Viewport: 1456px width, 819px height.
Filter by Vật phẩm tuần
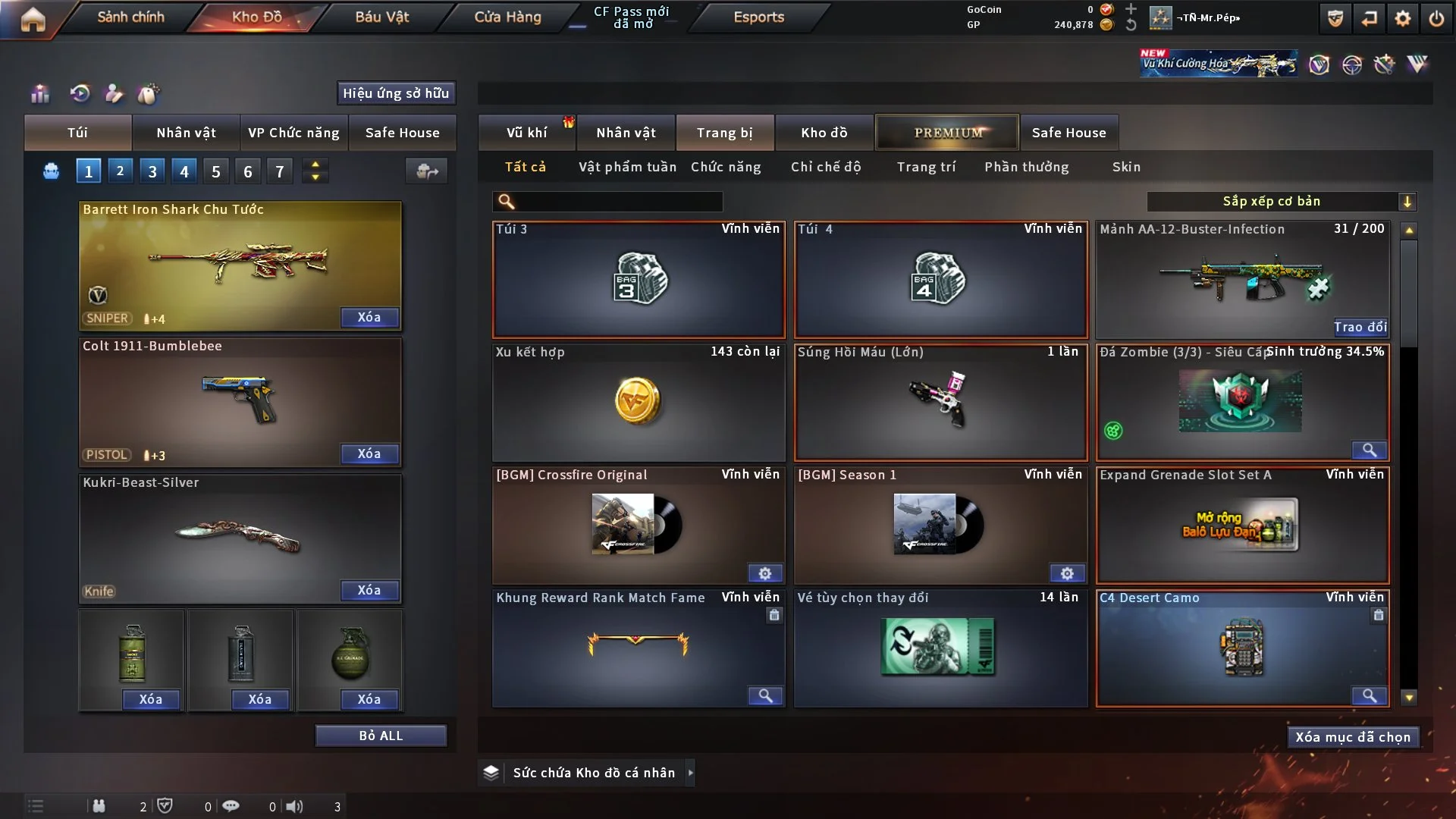pyautogui.click(x=627, y=167)
